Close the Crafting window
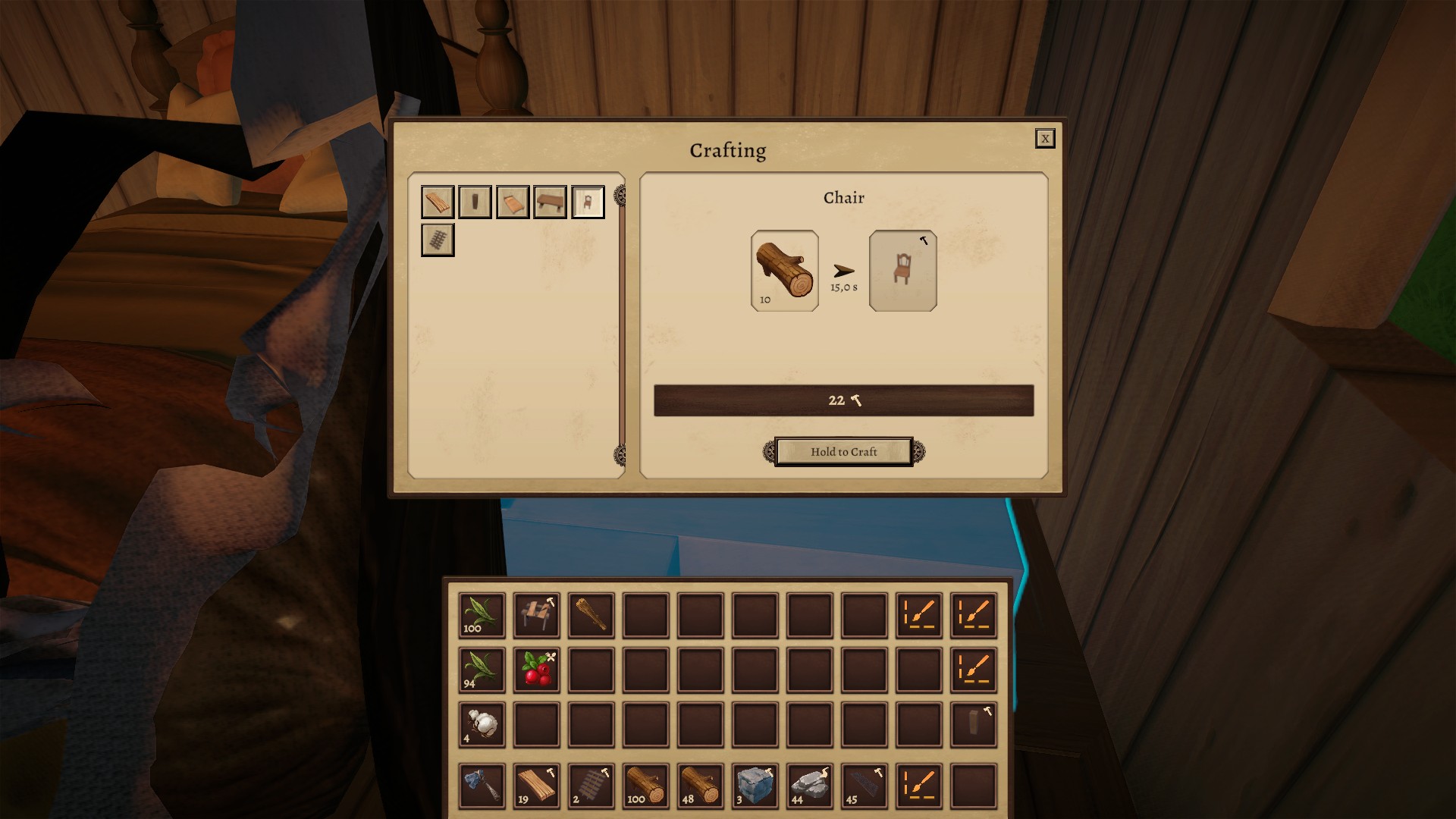This screenshot has height=819, width=1456. pos(1044,138)
